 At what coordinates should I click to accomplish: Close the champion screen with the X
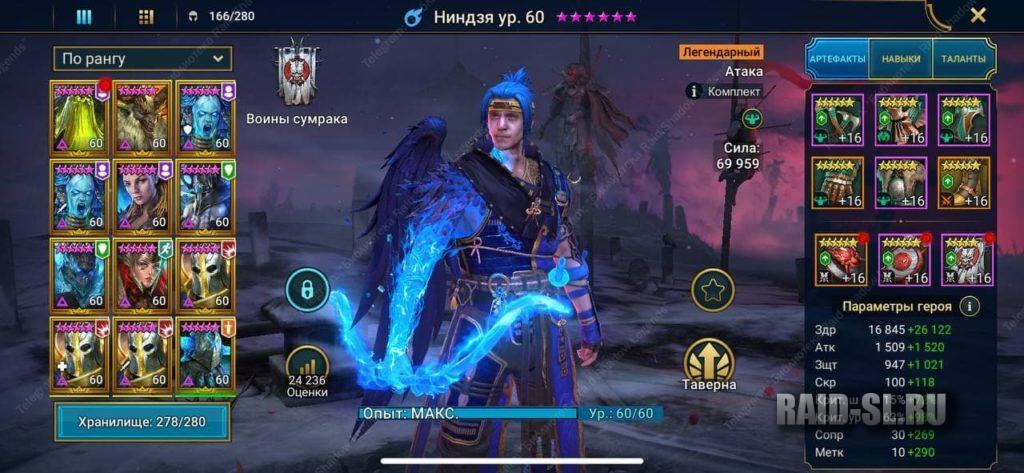(978, 15)
